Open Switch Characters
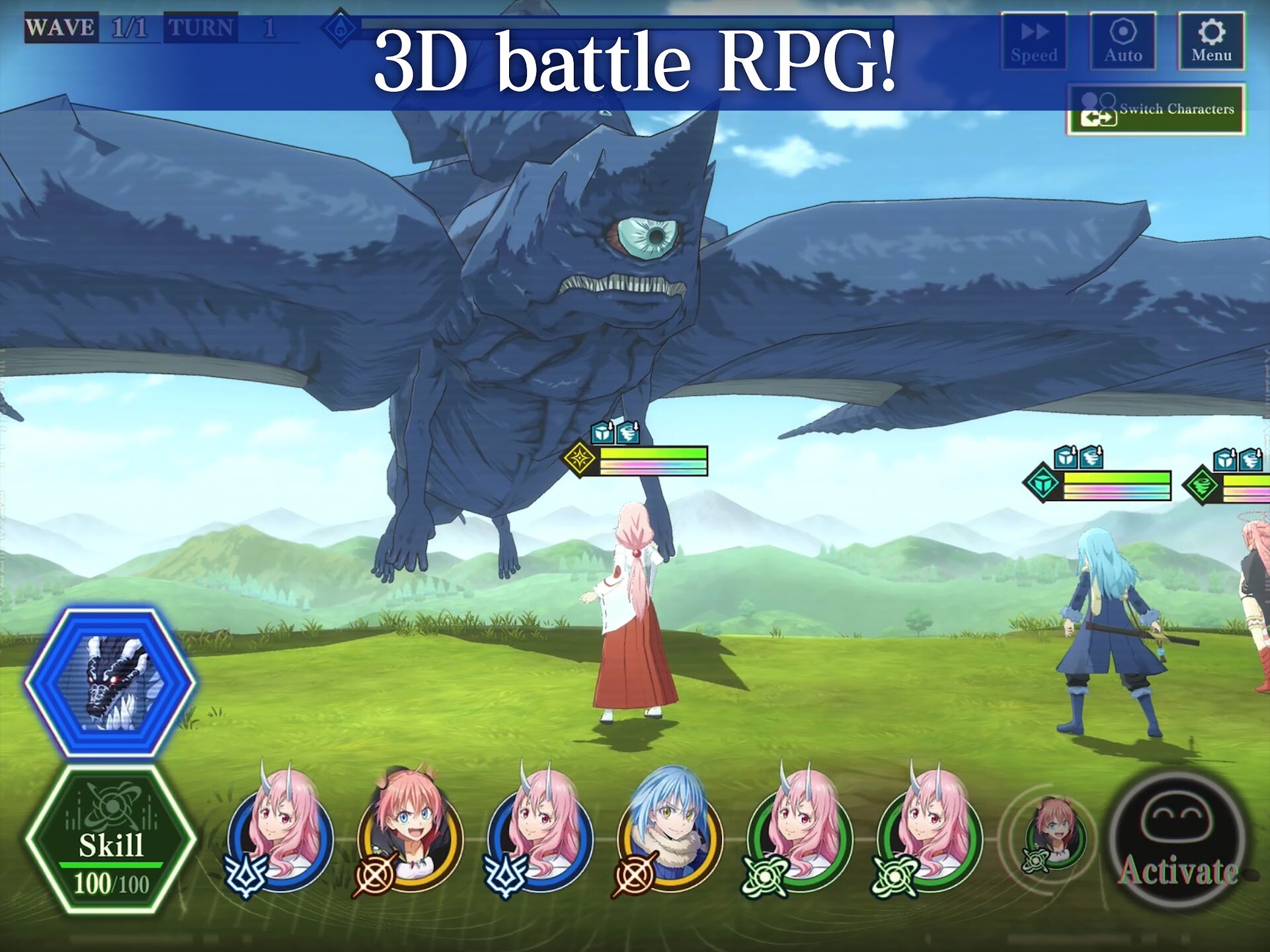Screen dimensions: 1270x952 (x=1156, y=110)
